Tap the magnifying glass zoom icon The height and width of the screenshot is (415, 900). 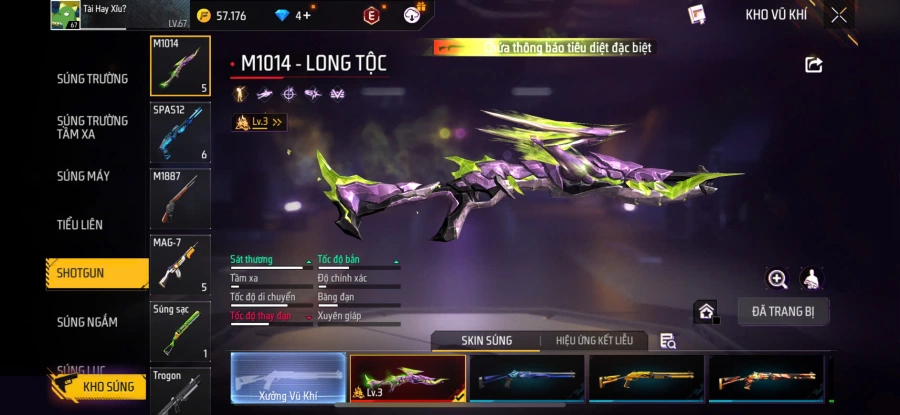(777, 280)
